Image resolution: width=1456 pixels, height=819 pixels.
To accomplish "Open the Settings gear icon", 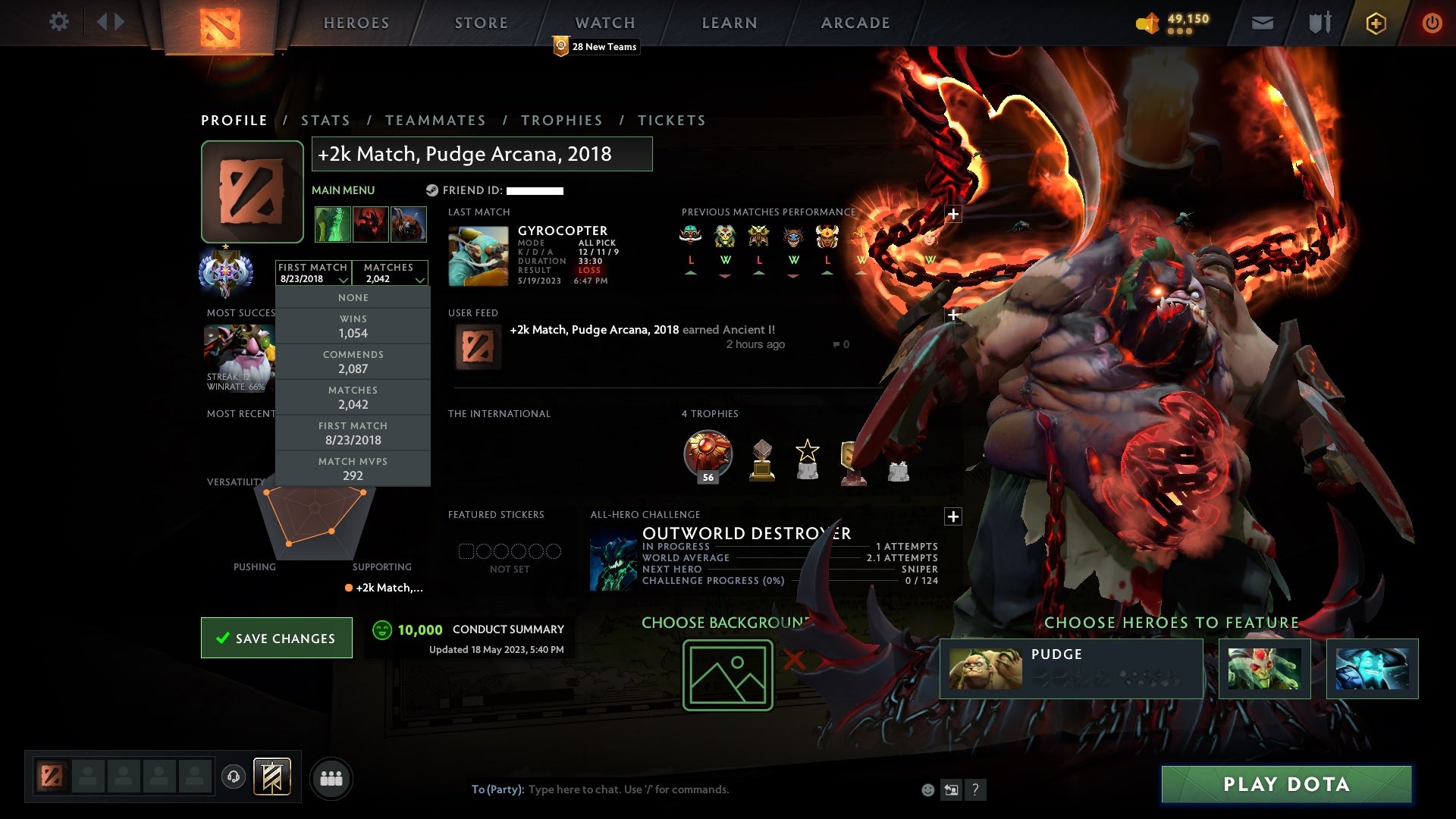I will pyautogui.click(x=59, y=22).
